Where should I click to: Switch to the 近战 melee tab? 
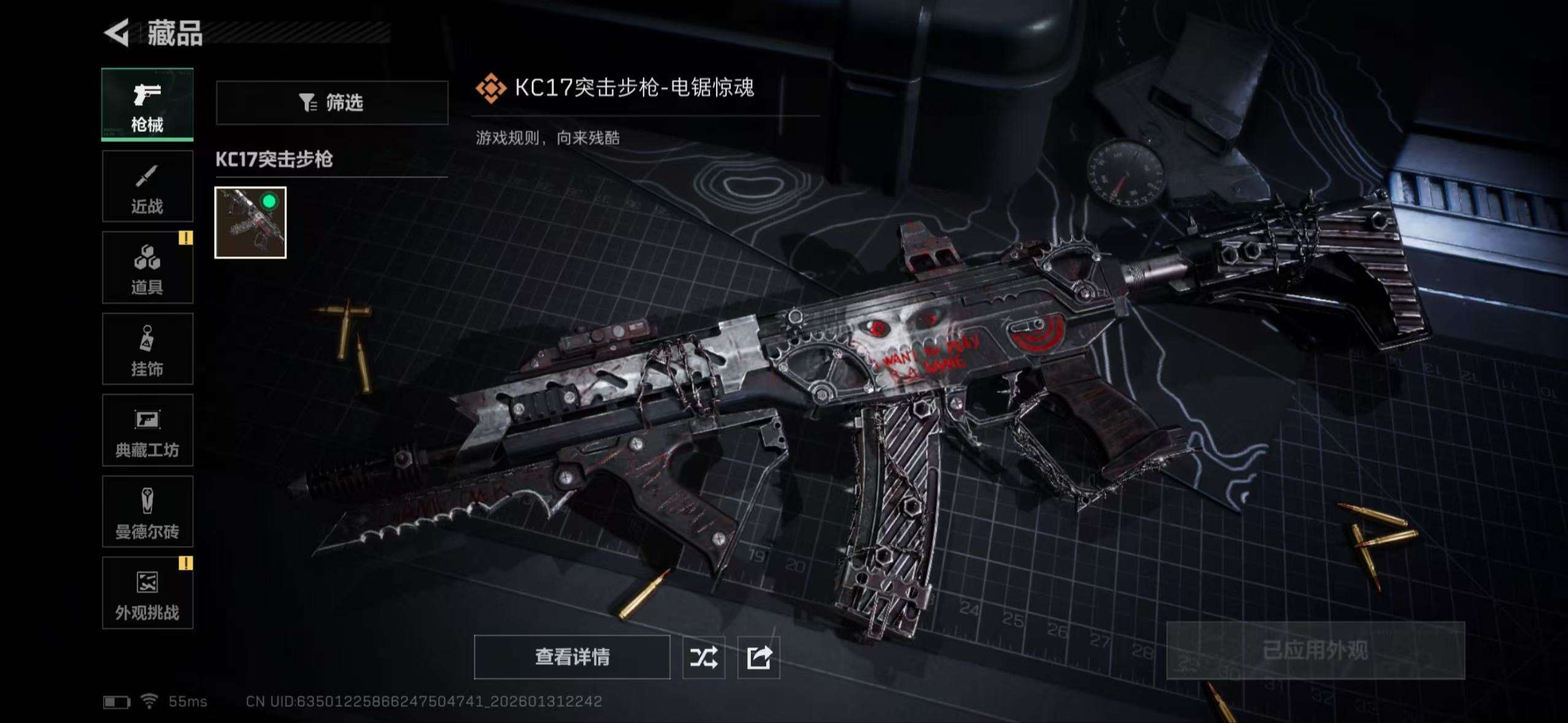(147, 186)
